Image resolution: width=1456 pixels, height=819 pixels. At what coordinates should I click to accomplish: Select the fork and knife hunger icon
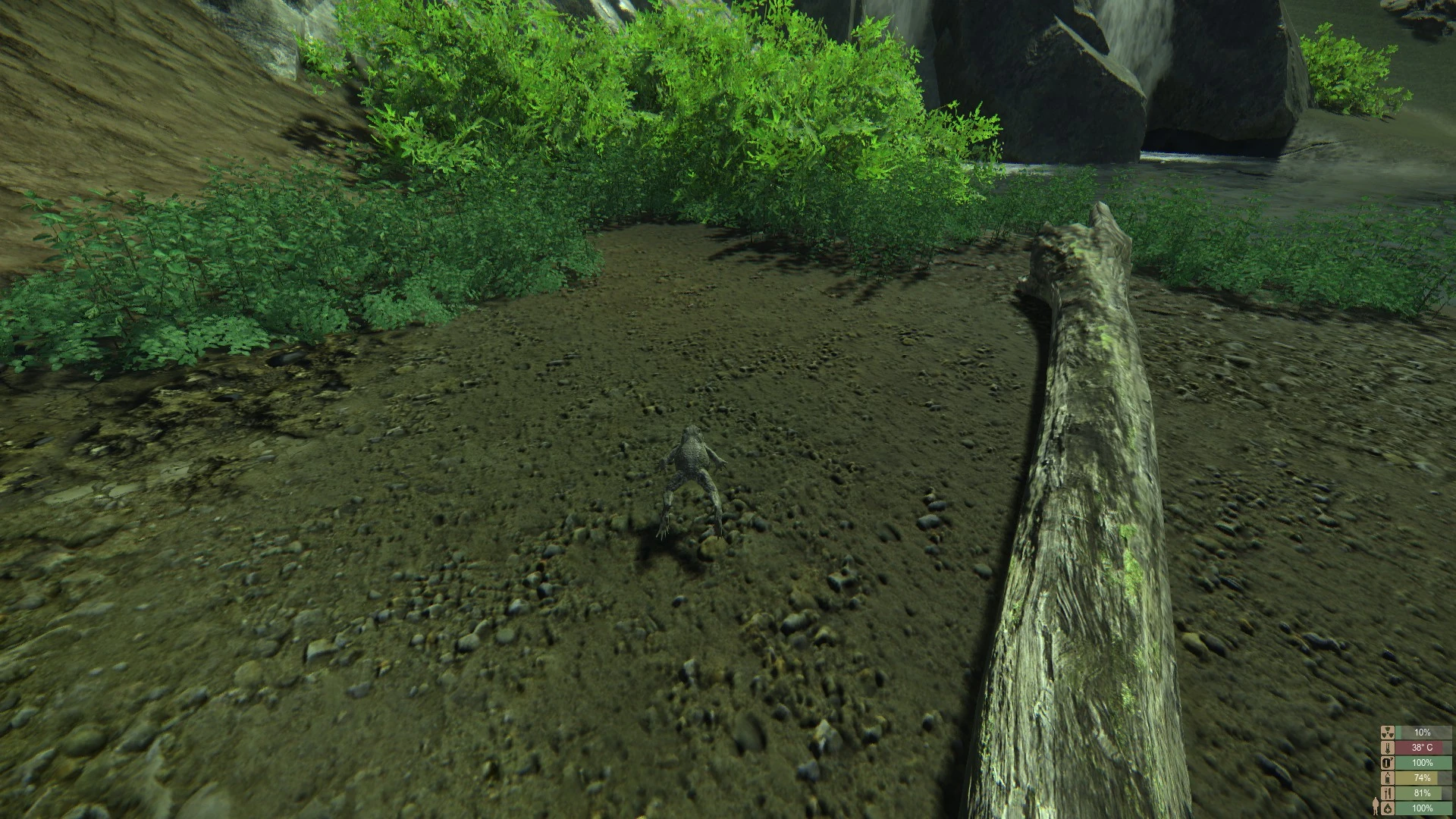click(x=1388, y=793)
